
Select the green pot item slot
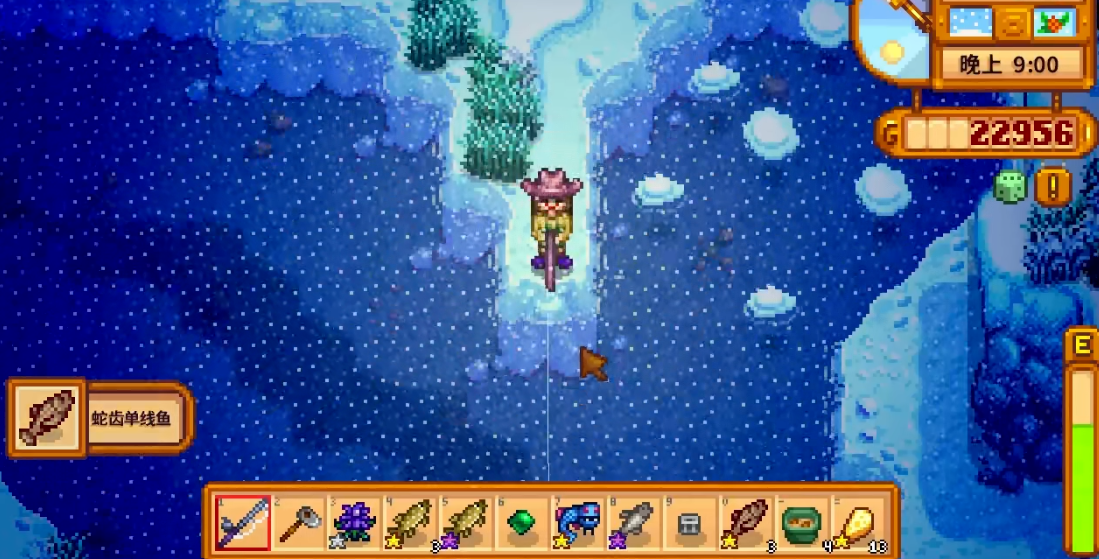pyautogui.click(x=800, y=522)
